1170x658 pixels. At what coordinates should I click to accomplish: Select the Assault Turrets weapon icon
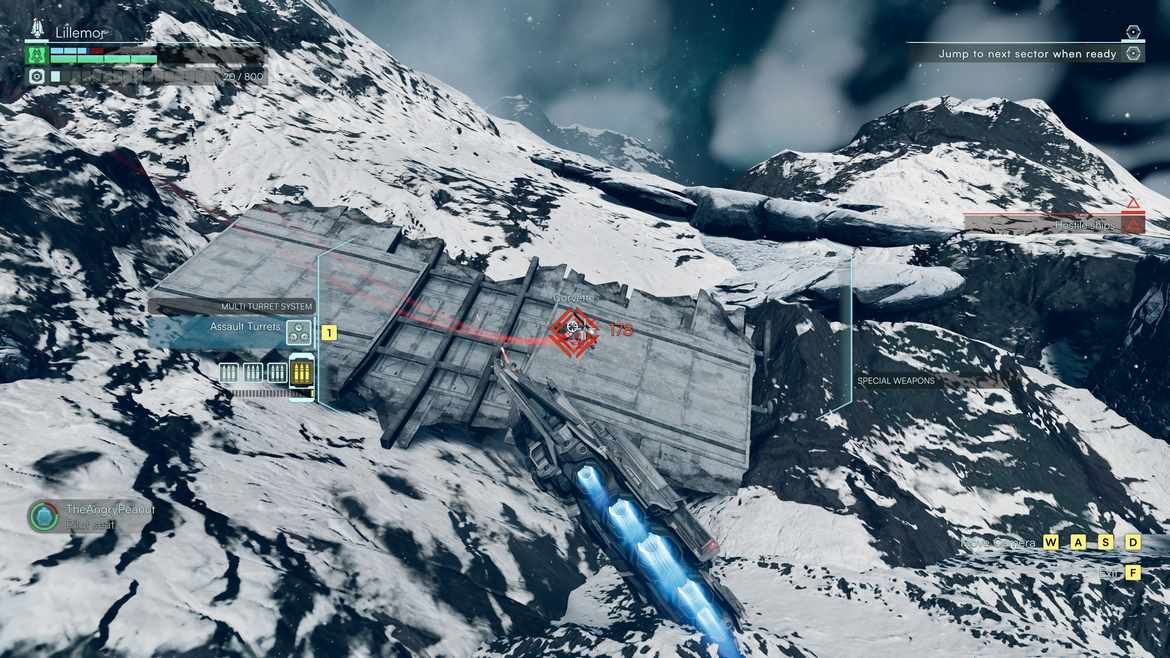click(297, 332)
